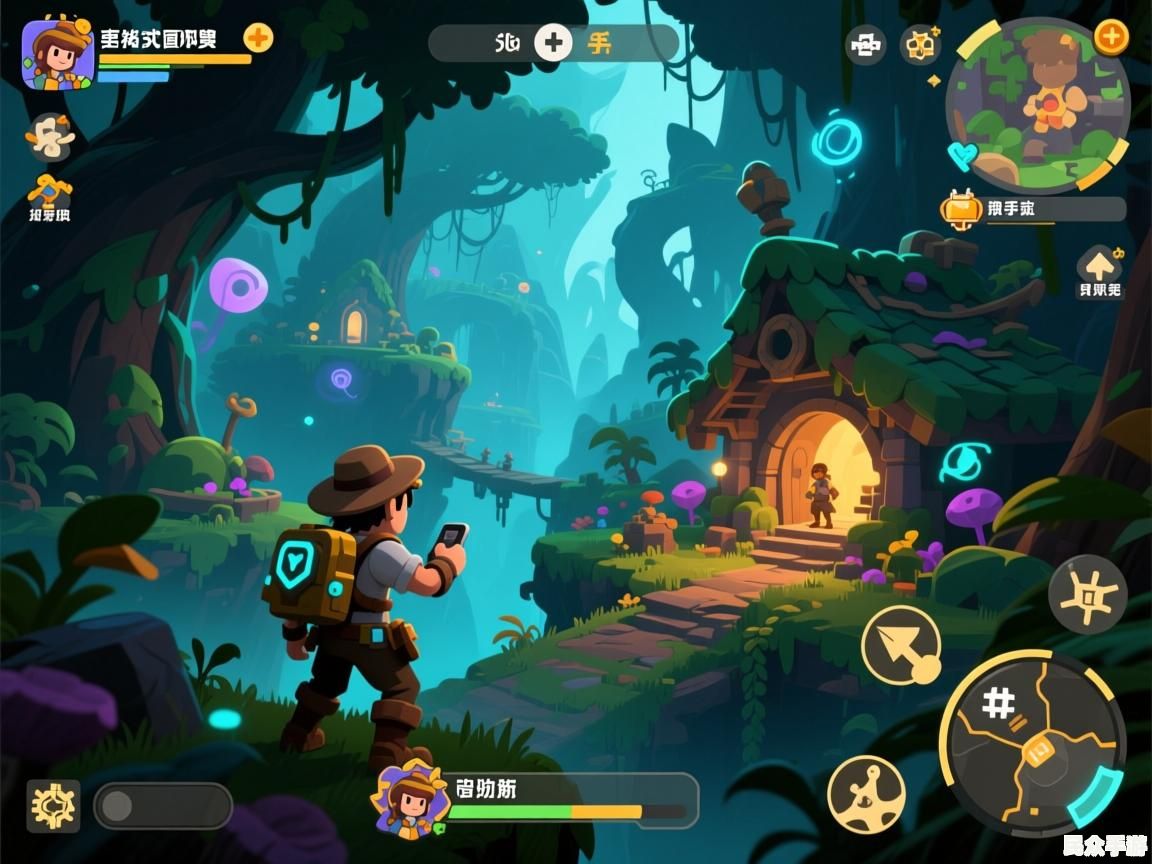1152x864 pixels.
Task: Click the orange plus on the minimap
Action: tap(1111, 37)
